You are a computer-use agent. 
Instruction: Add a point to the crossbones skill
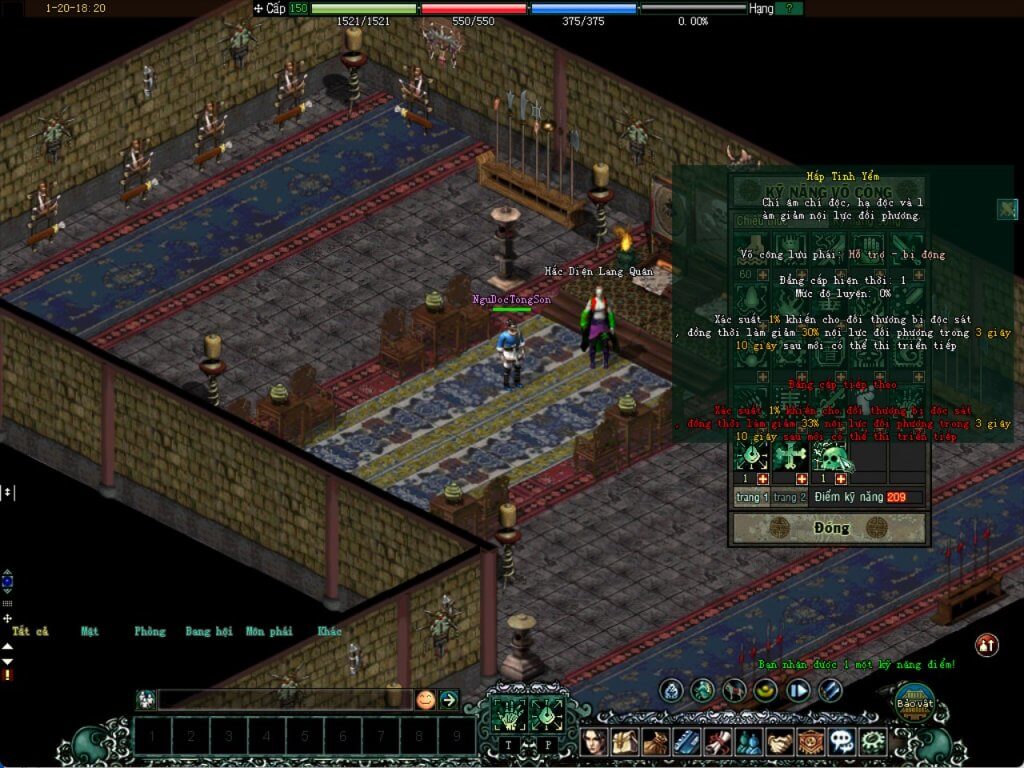pyautogui.click(x=801, y=480)
